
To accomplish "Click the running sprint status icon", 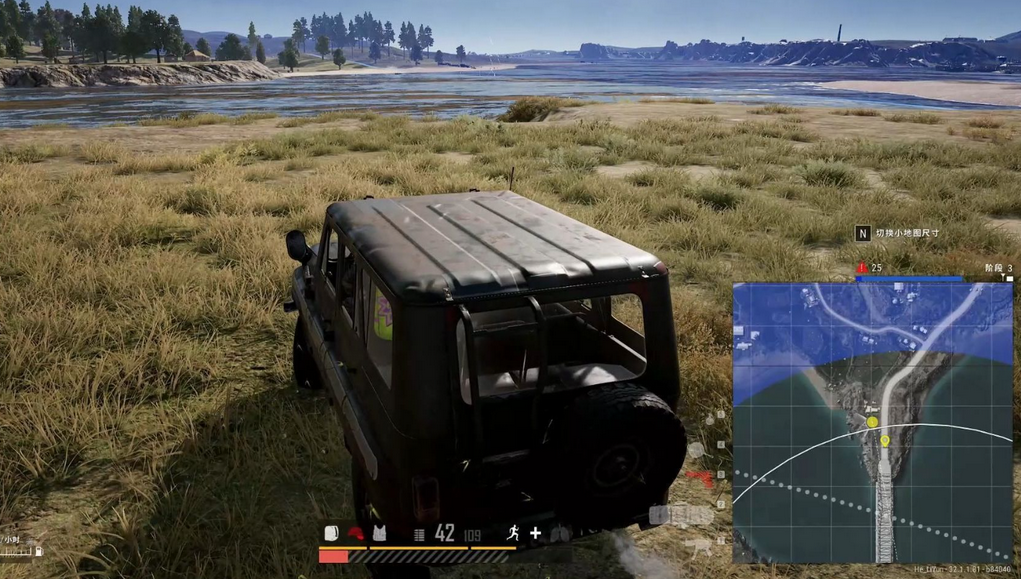I will [513, 534].
